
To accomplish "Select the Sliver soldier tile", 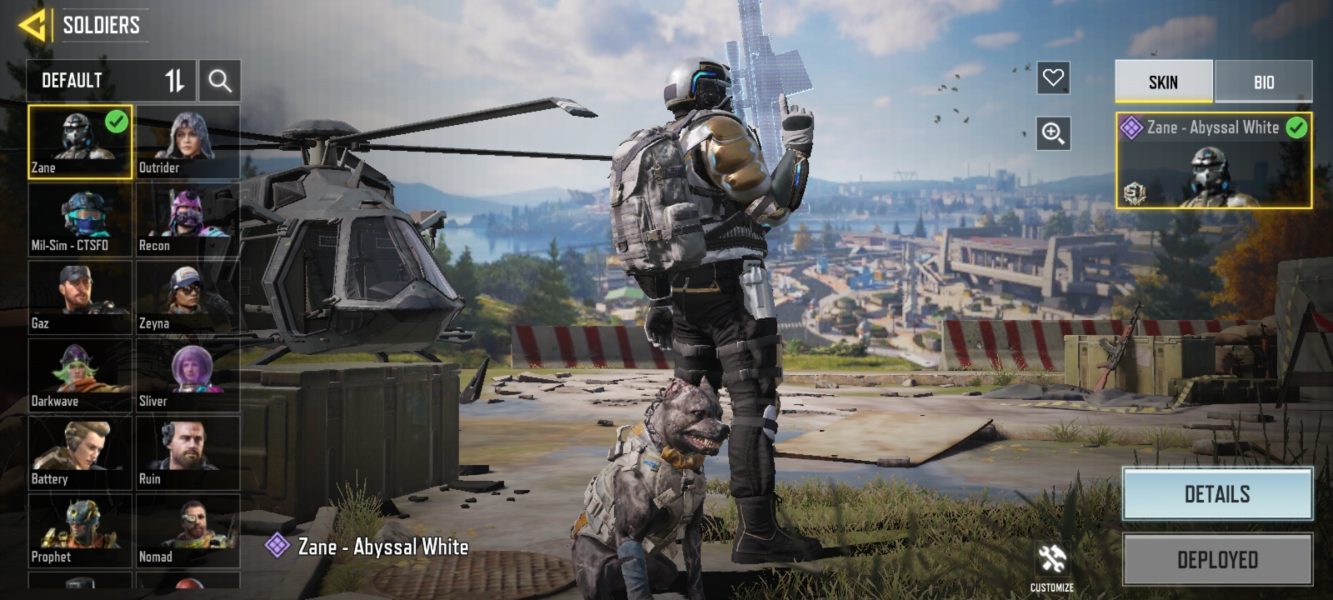I will (x=187, y=376).
